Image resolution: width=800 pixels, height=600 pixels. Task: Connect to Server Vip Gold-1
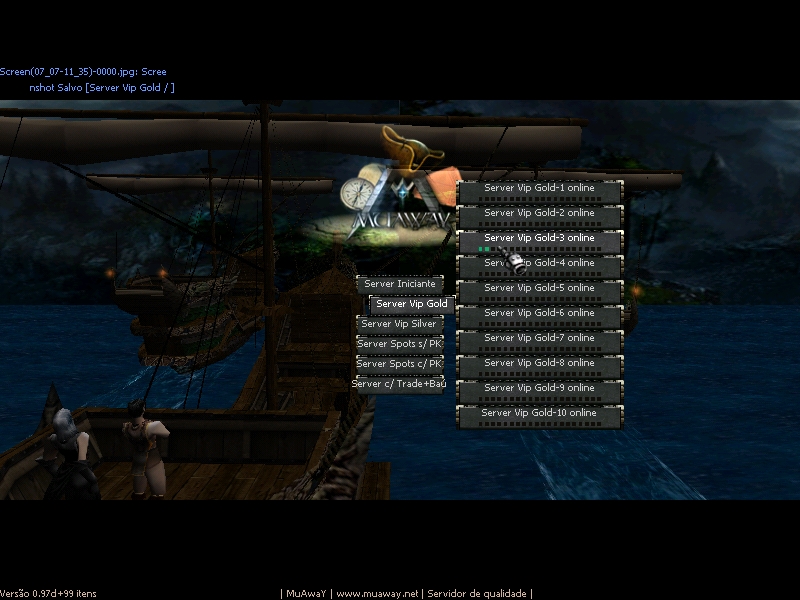(539, 188)
